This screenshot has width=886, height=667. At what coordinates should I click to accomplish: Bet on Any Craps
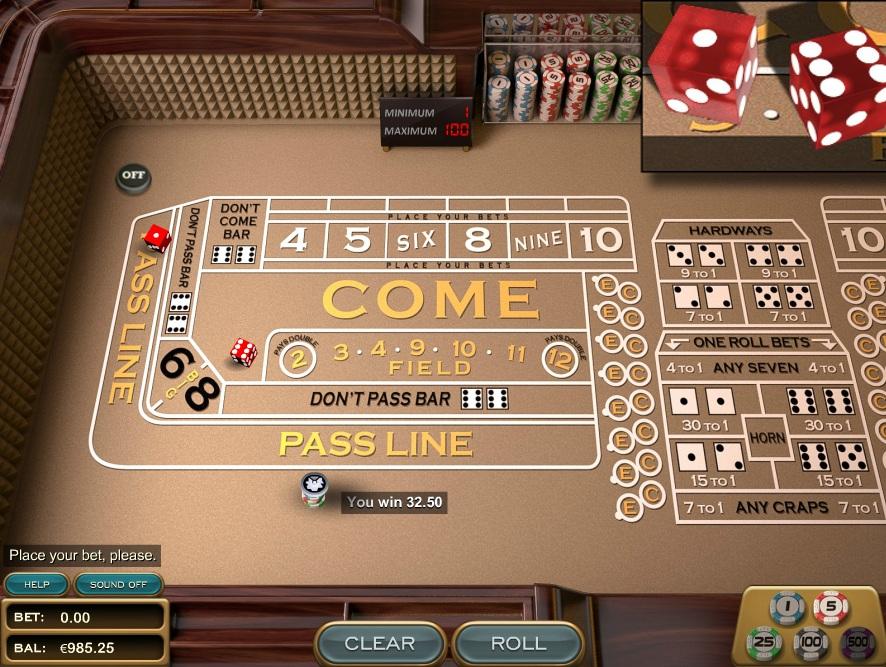click(x=768, y=507)
